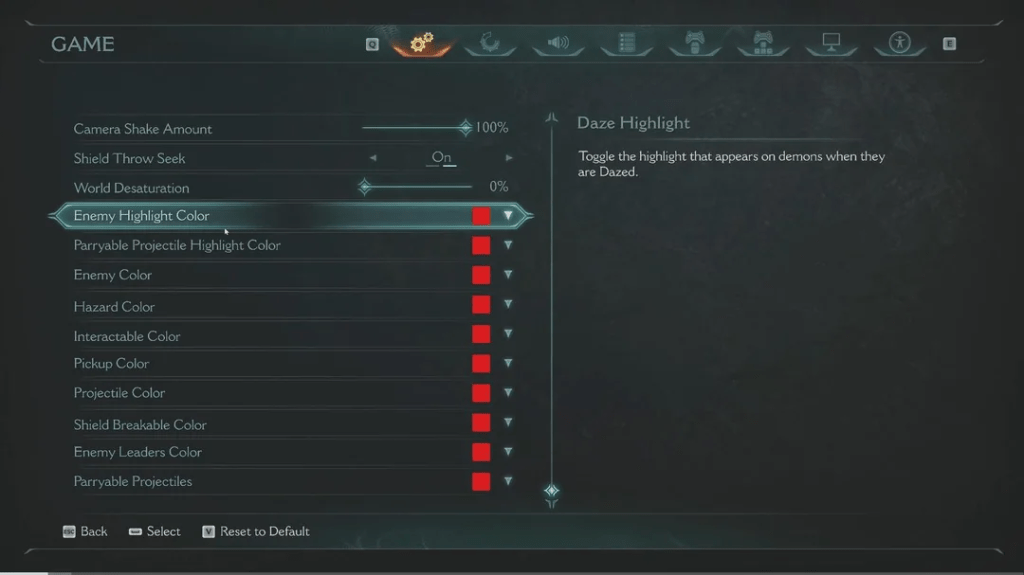Click the Enemy Color red swatch
1024x575 pixels.
point(481,275)
